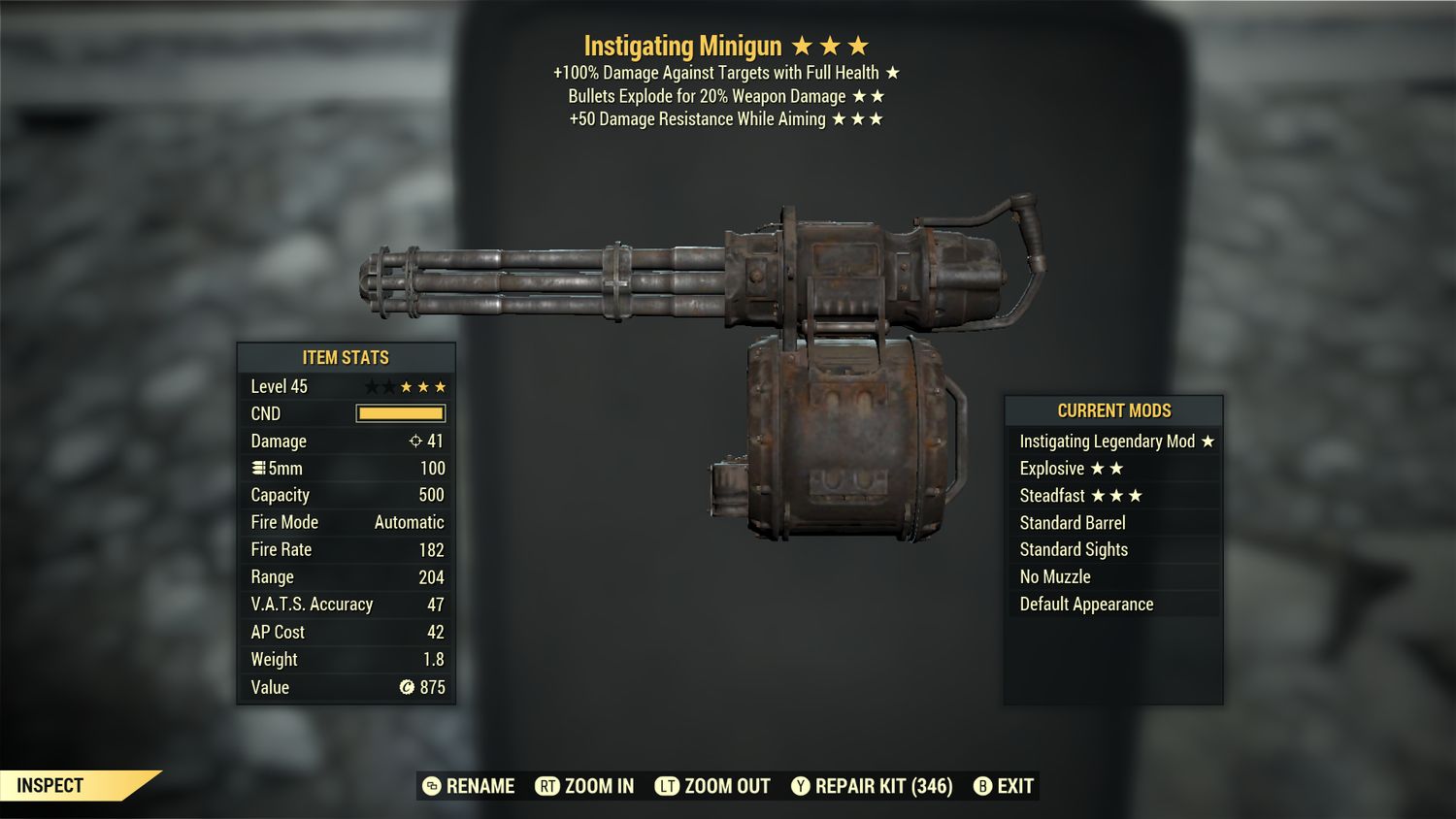Click a star next to the Steadfast mod

coord(1116,495)
